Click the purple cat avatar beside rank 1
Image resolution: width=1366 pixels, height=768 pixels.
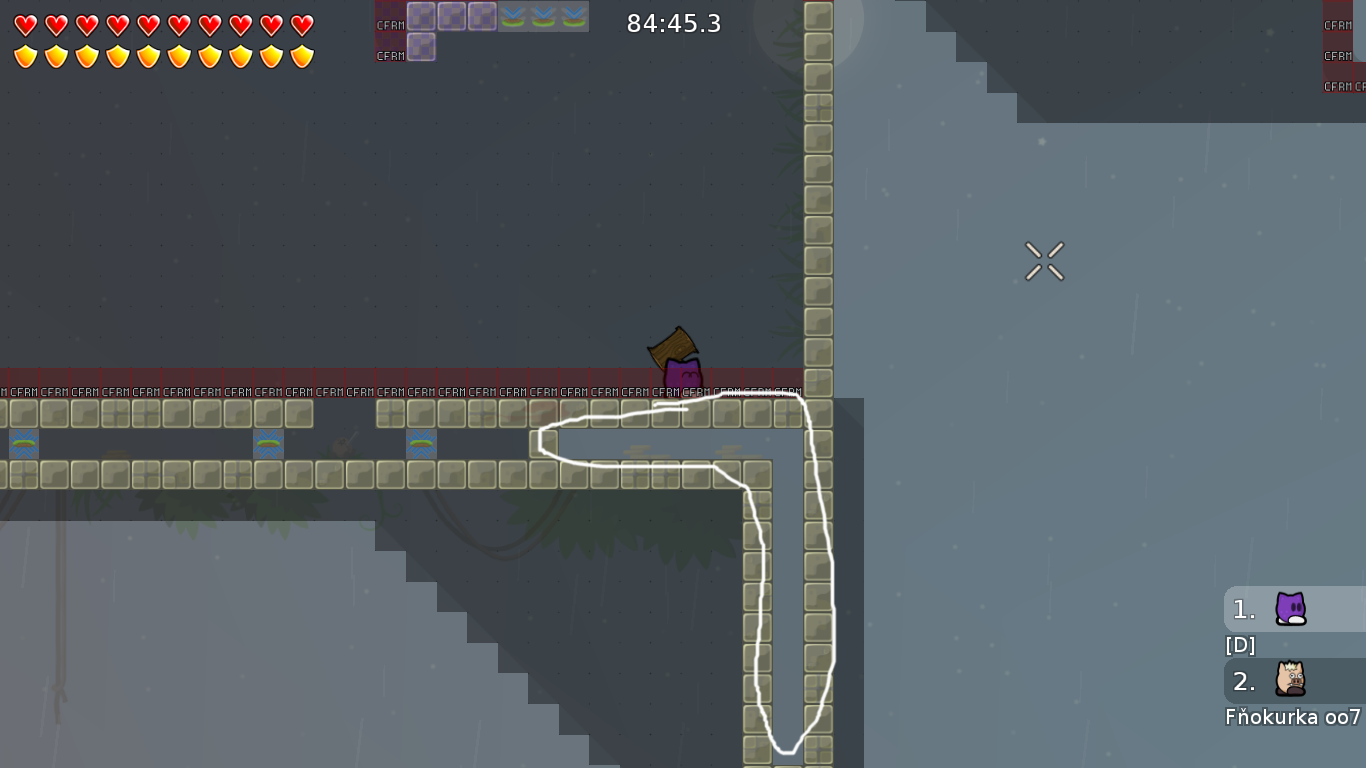tap(1290, 609)
